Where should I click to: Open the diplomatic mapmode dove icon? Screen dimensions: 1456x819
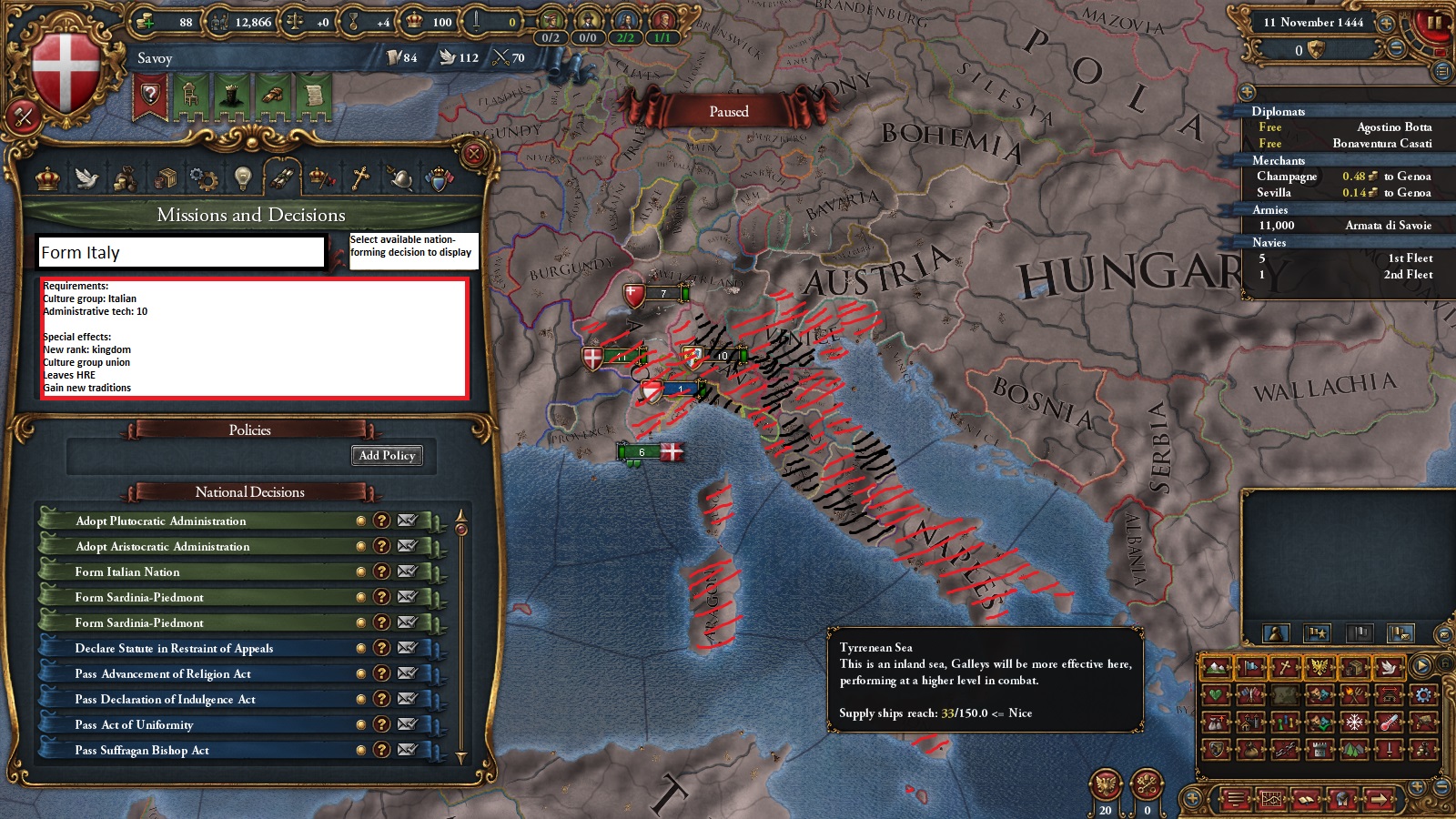coord(1389,669)
